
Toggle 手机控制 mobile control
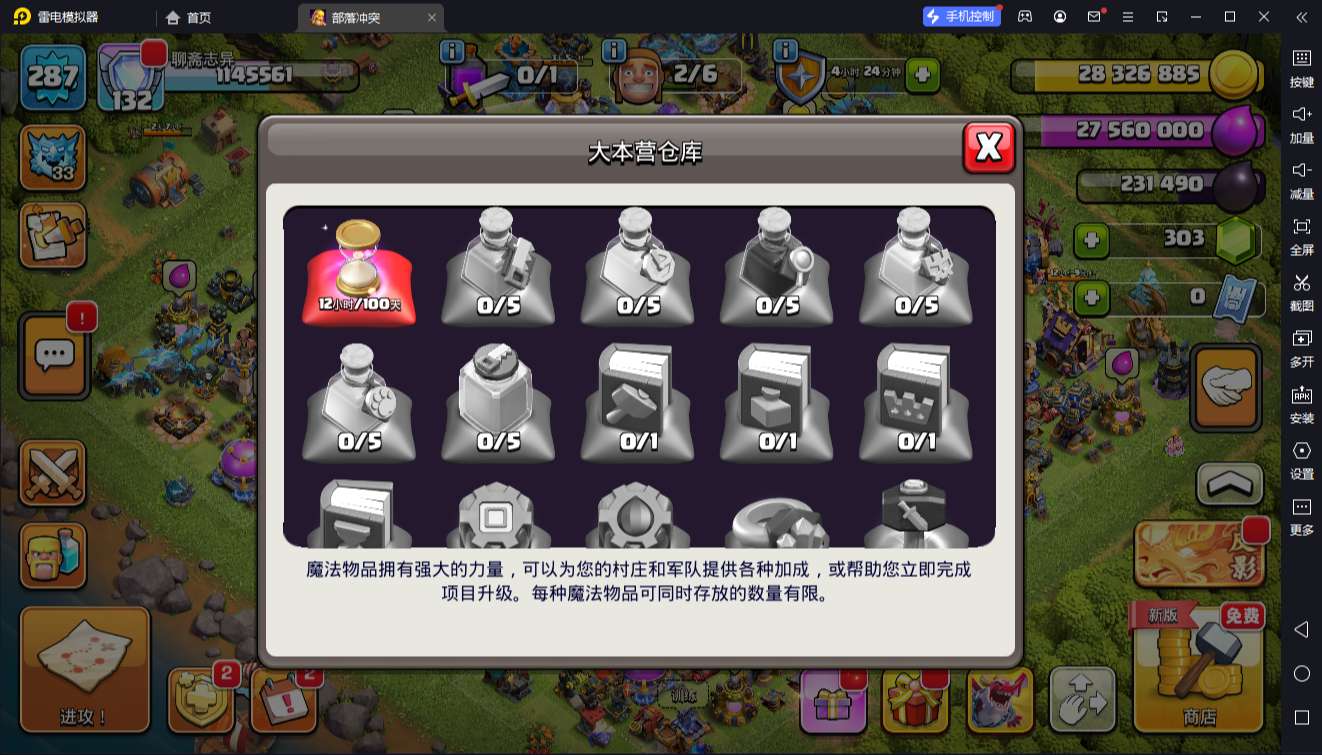pyautogui.click(x=961, y=16)
